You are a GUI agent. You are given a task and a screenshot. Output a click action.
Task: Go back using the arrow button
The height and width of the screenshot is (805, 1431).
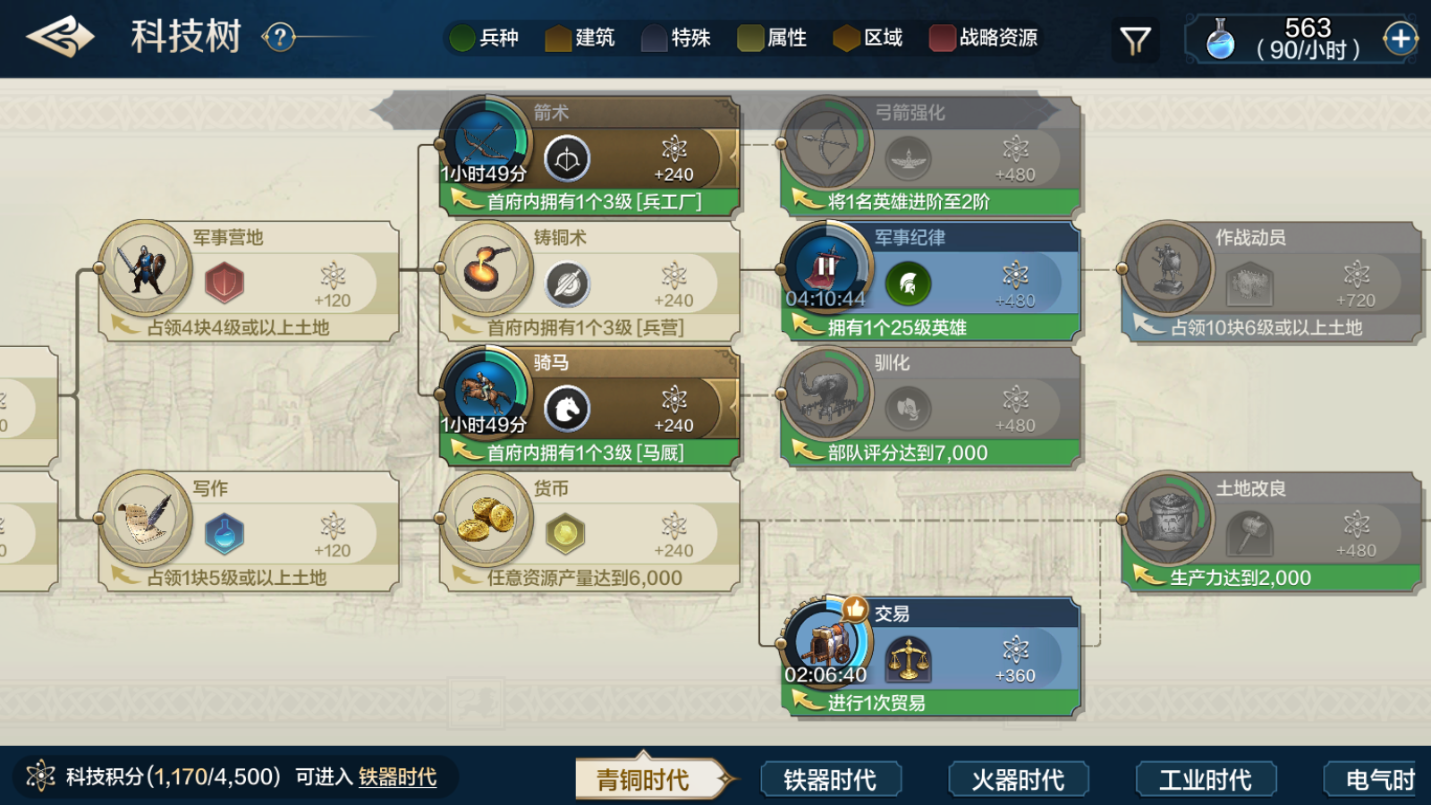click(60, 38)
